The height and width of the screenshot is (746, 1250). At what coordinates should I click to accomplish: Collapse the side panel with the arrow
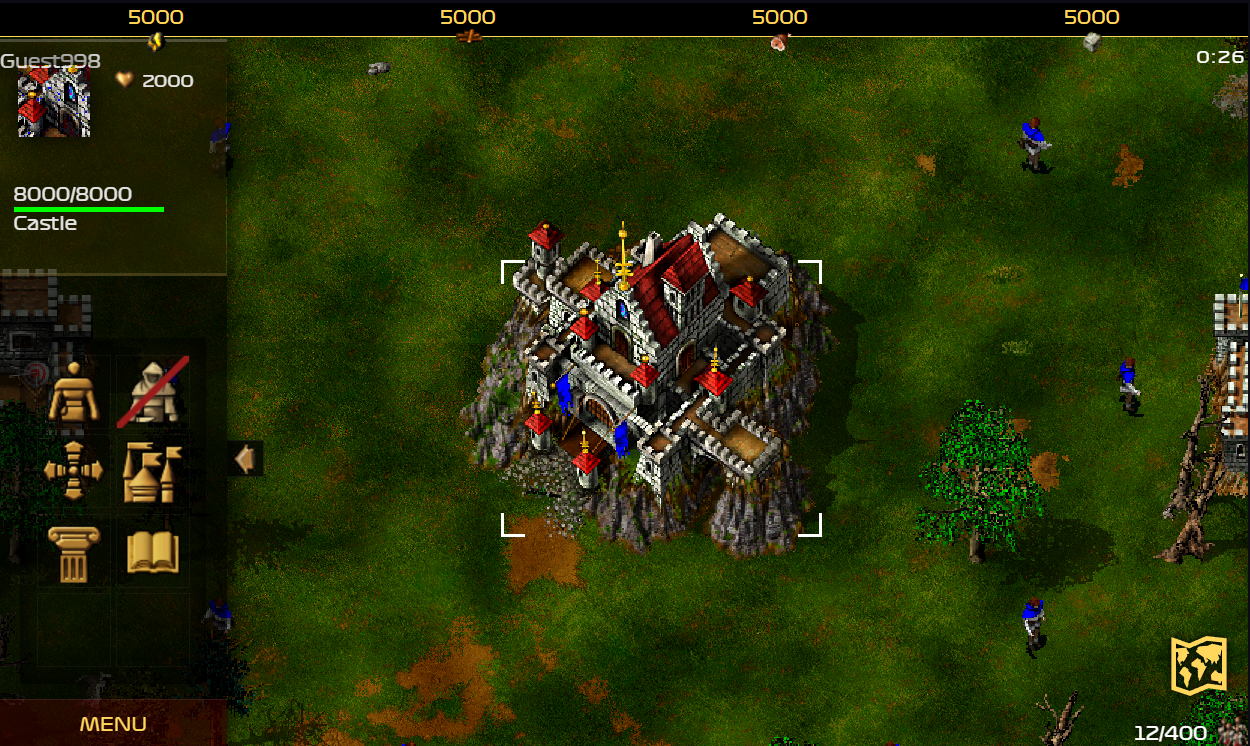[x=244, y=459]
